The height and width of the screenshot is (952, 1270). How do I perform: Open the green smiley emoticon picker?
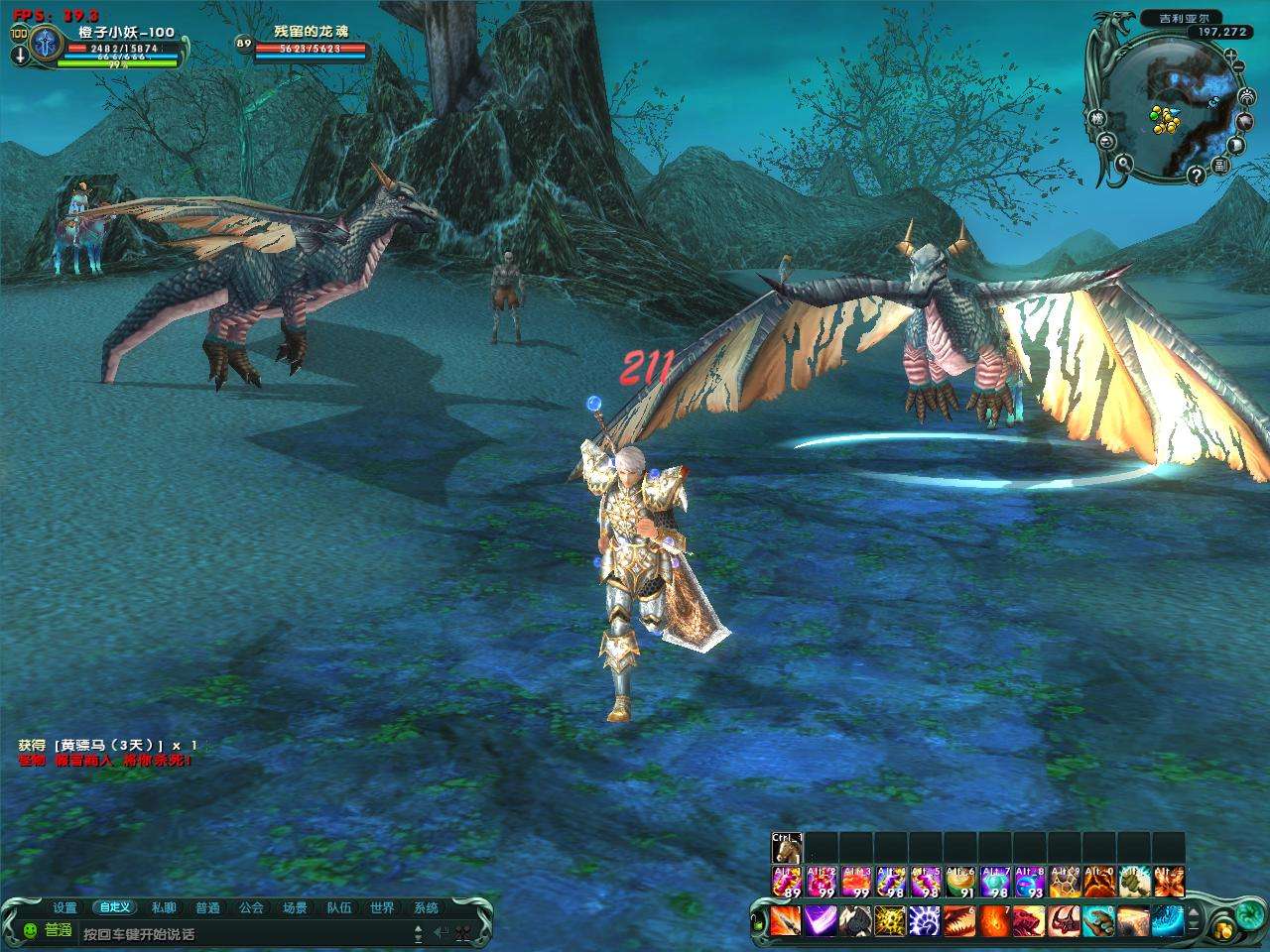(30, 931)
